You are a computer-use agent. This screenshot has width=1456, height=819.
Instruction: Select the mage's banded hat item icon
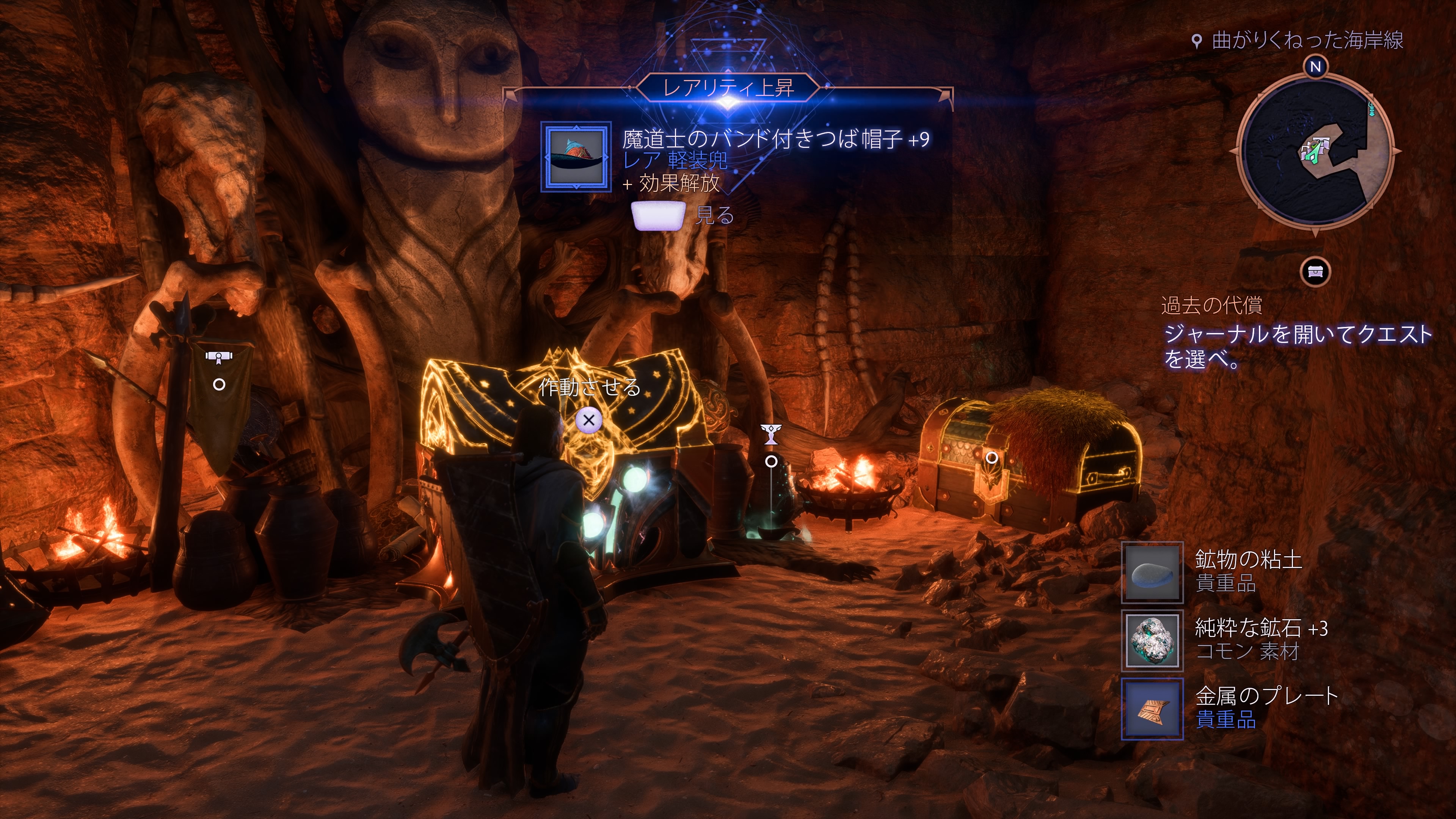pyautogui.click(x=576, y=157)
